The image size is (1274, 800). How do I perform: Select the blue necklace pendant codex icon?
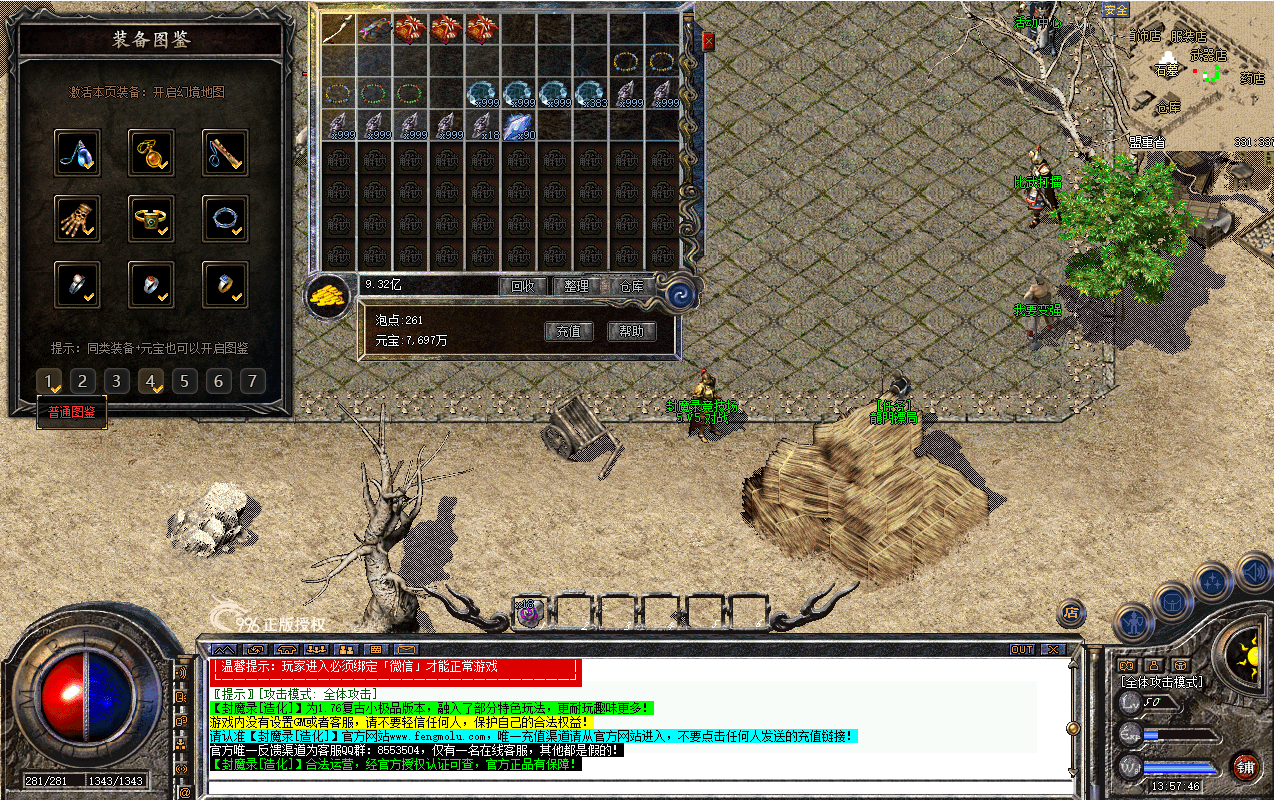pyautogui.click(x=78, y=152)
